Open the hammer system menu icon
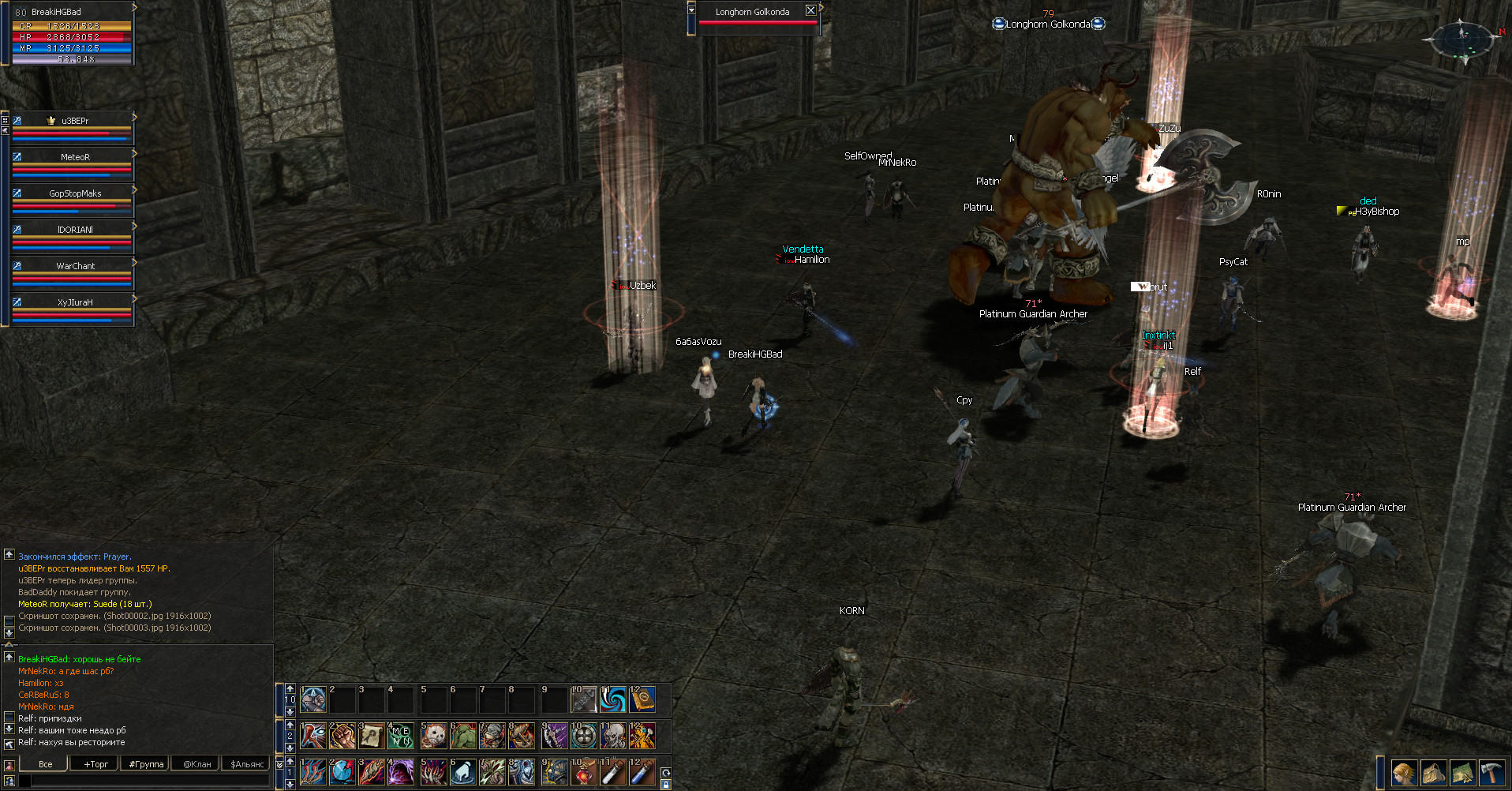Image resolution: width=1512 pixels, height=791 pixels. pyautogui.click(x=1491, y=773)
